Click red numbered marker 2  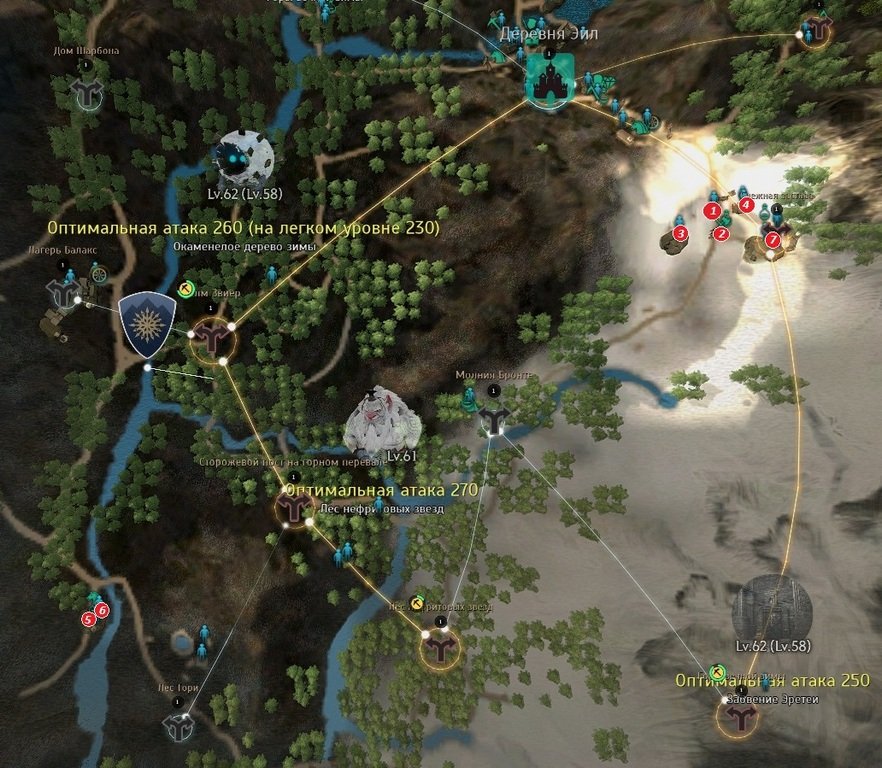pos(721,234)
